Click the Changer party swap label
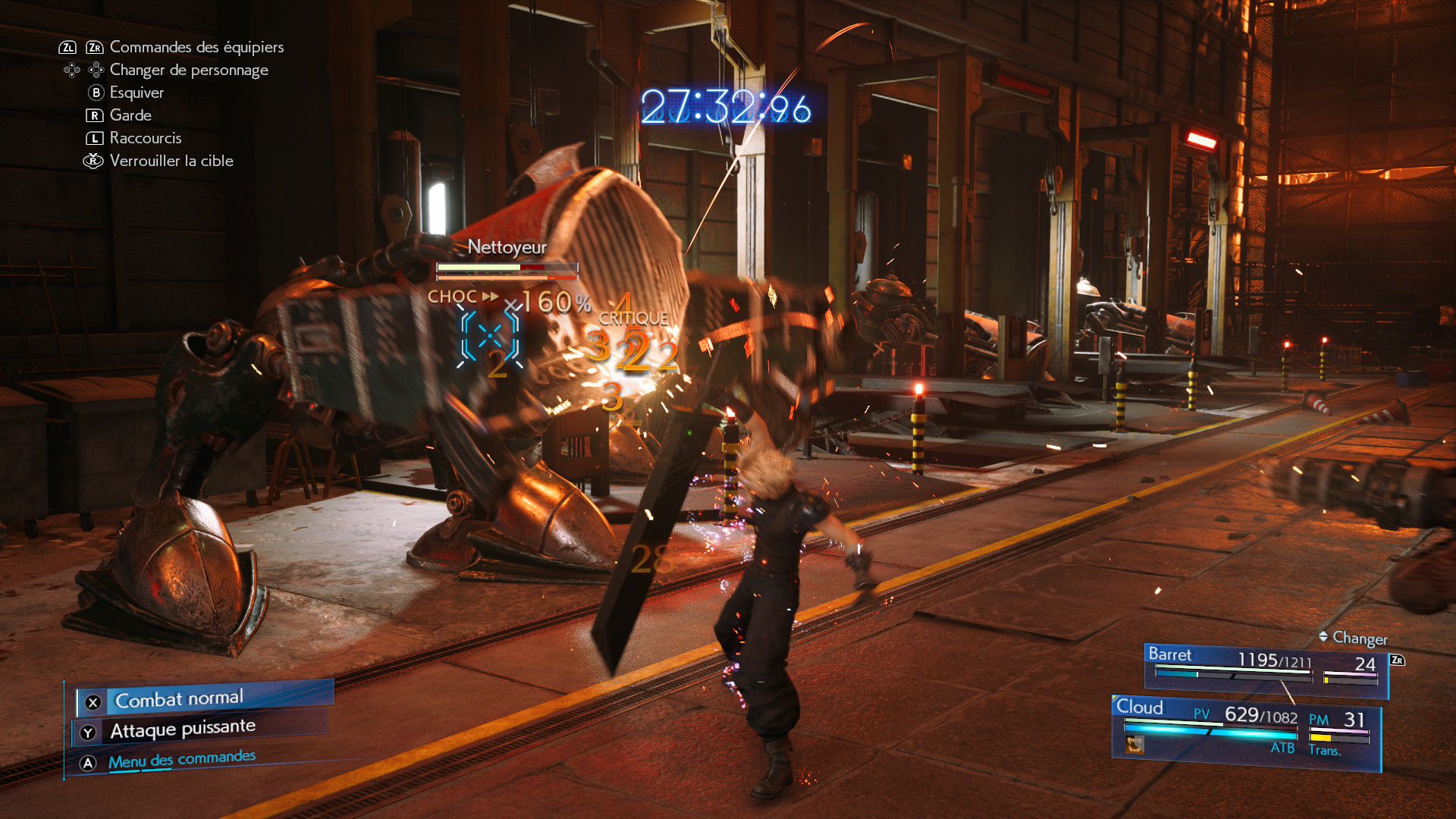1456x819 pixels. (x=1359, y=638)
